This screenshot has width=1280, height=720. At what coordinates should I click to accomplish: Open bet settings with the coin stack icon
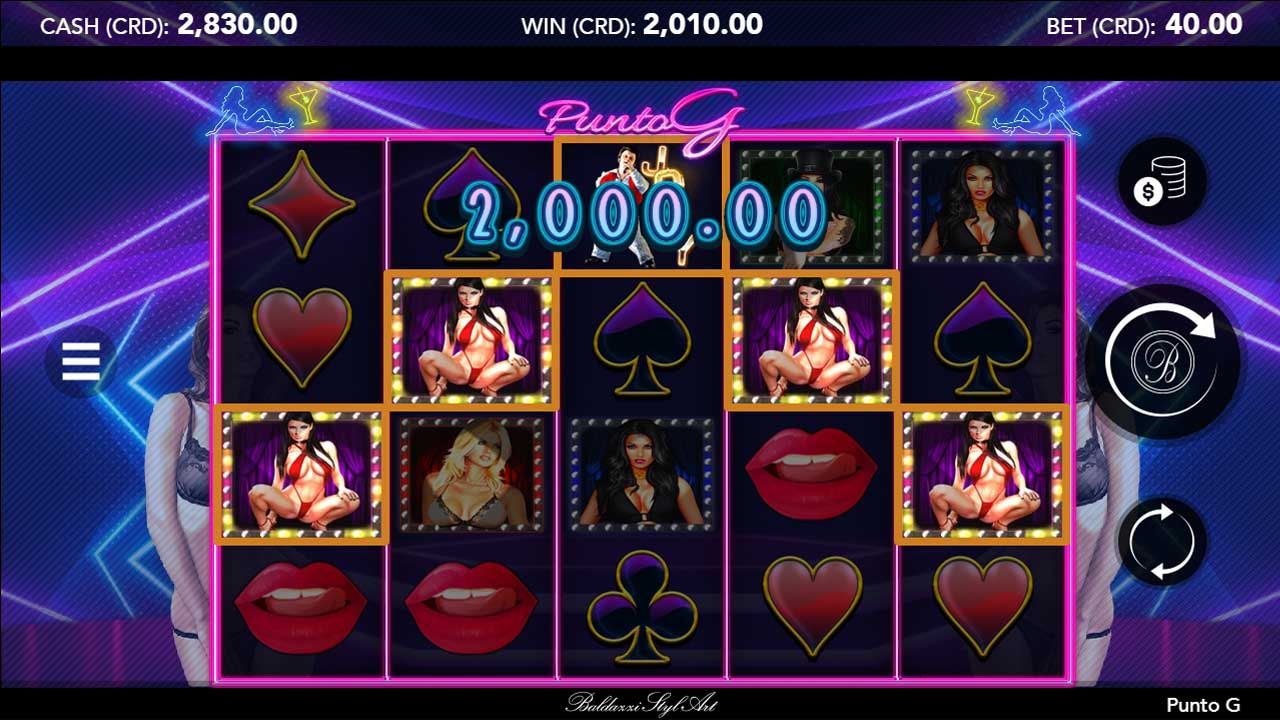pyautogui.click(x=1161, y=183)
